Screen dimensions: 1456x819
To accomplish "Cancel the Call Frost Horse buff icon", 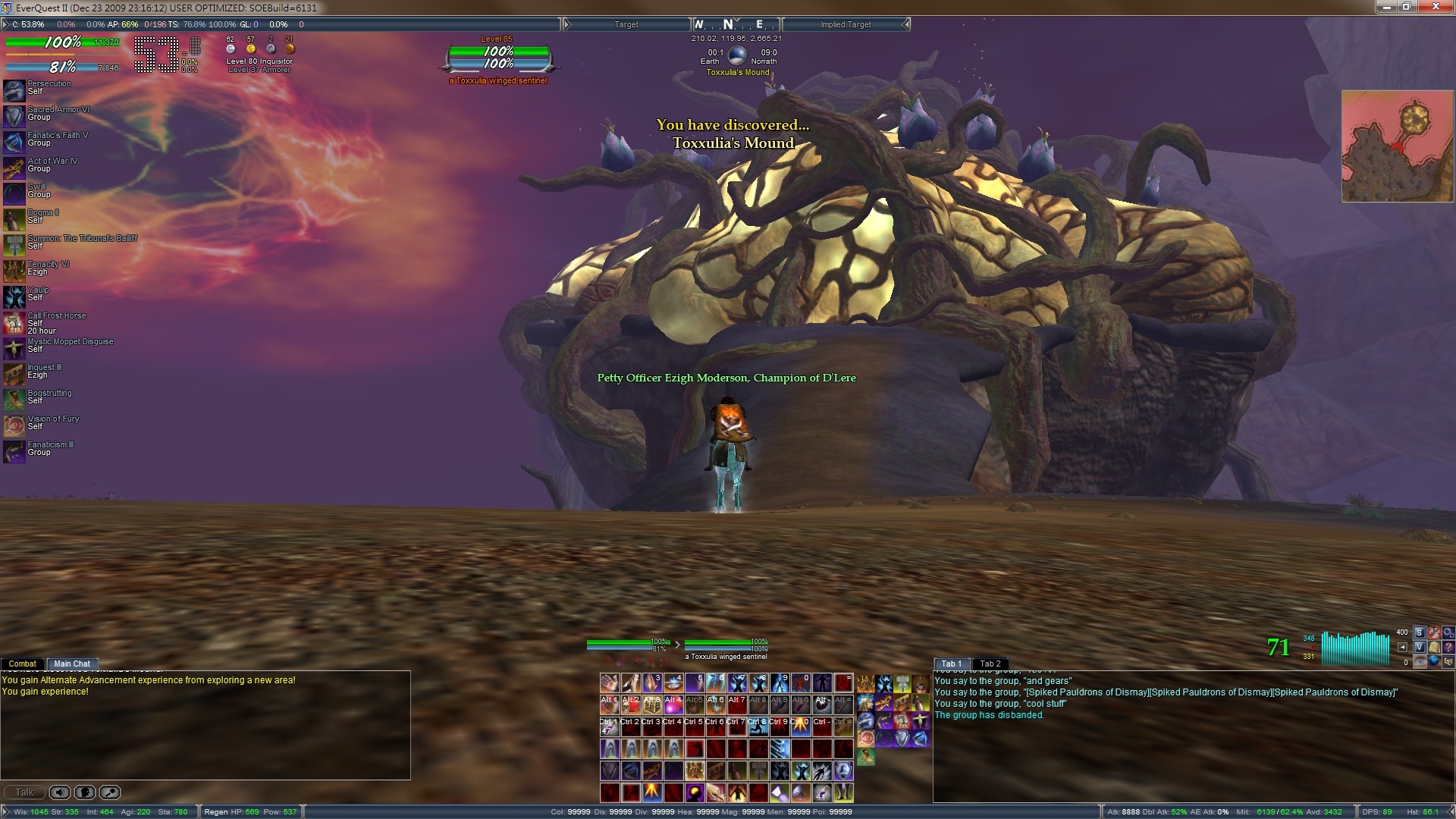I will pyautogui.click(x=14, y=323).
